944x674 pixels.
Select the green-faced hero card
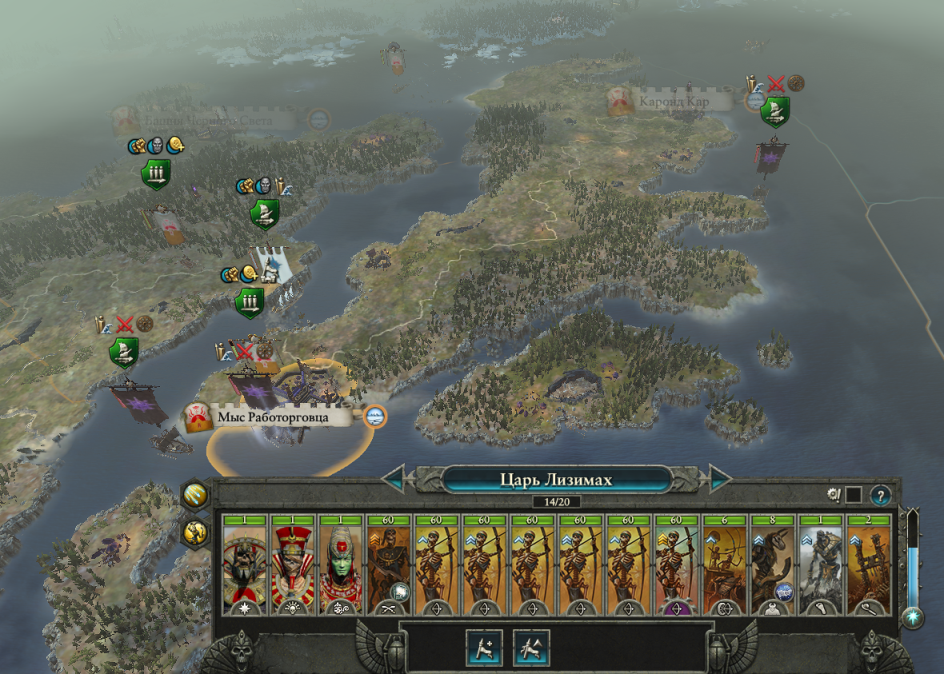pos(340,565)
